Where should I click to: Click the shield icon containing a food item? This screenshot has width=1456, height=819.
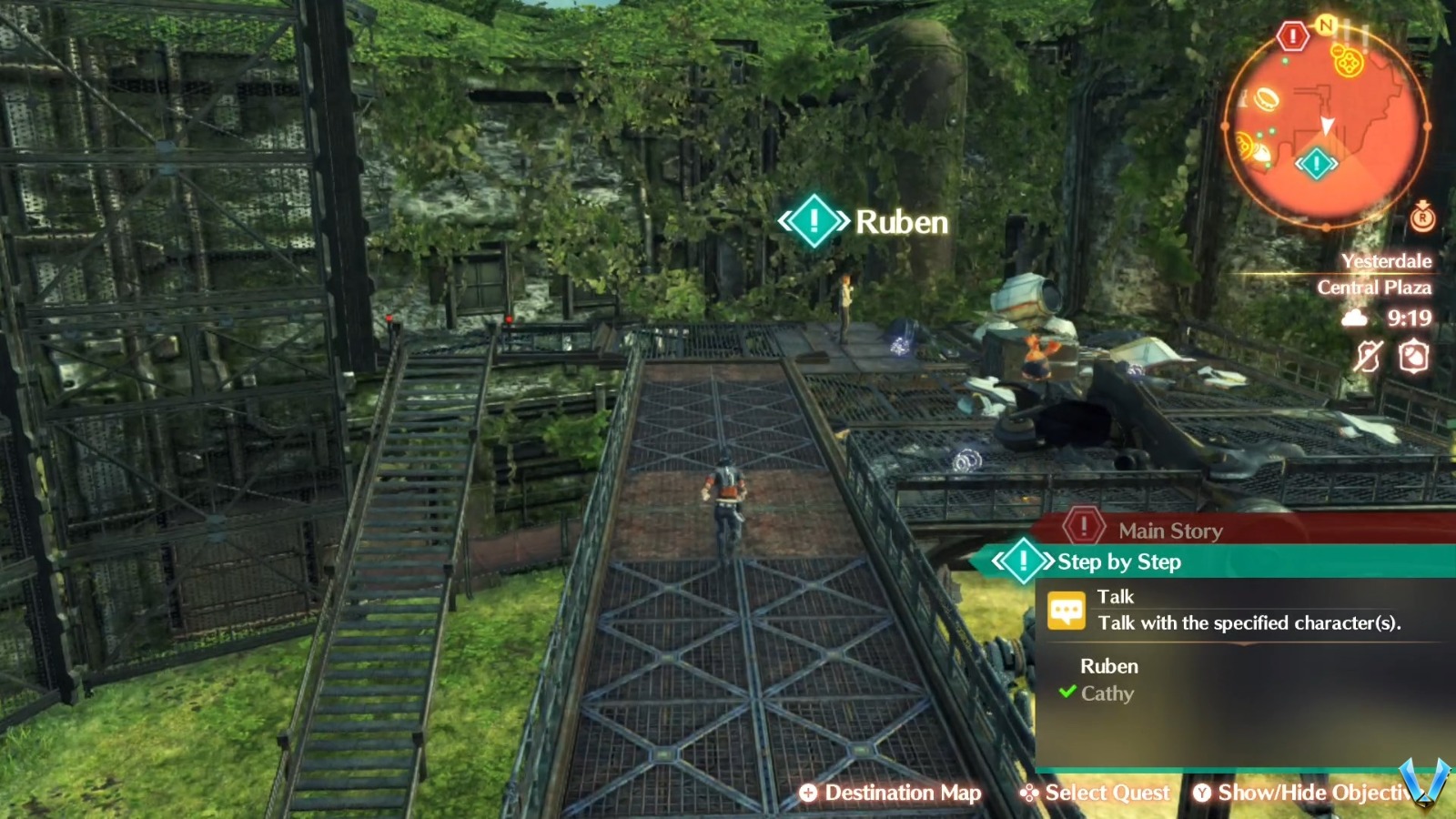pyautogui.click(x=1413, y=355)
